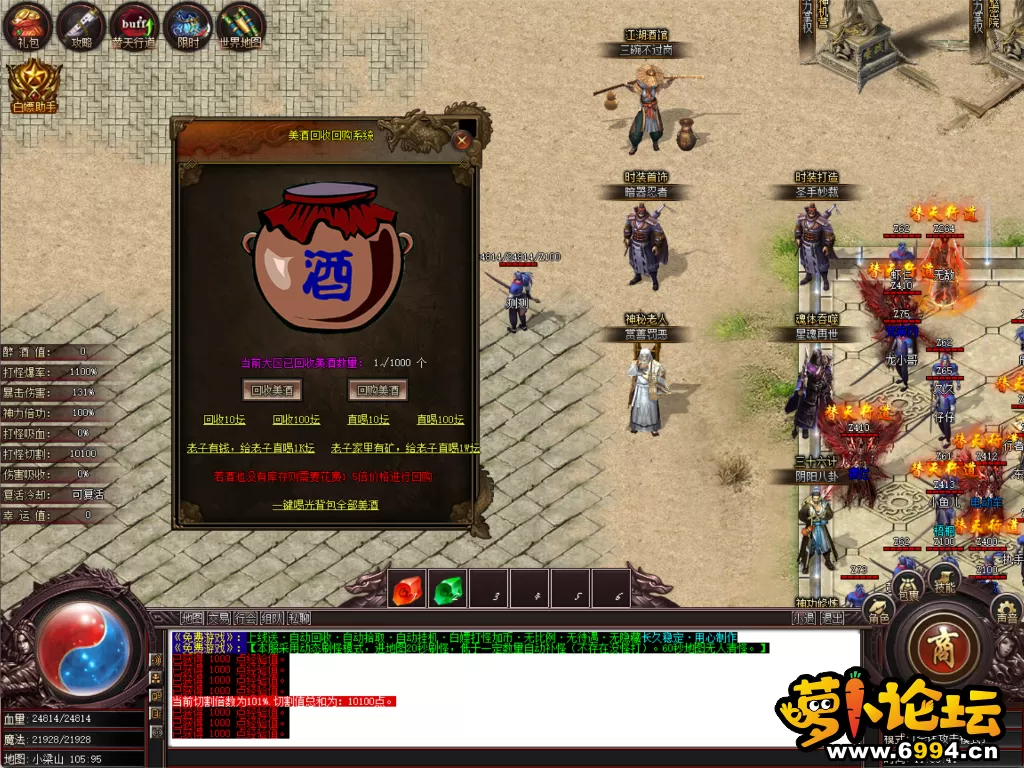Use the green potion hotbar slot
The height and width of the screenshot is (768, 1024).
click(x=449, y=589)
